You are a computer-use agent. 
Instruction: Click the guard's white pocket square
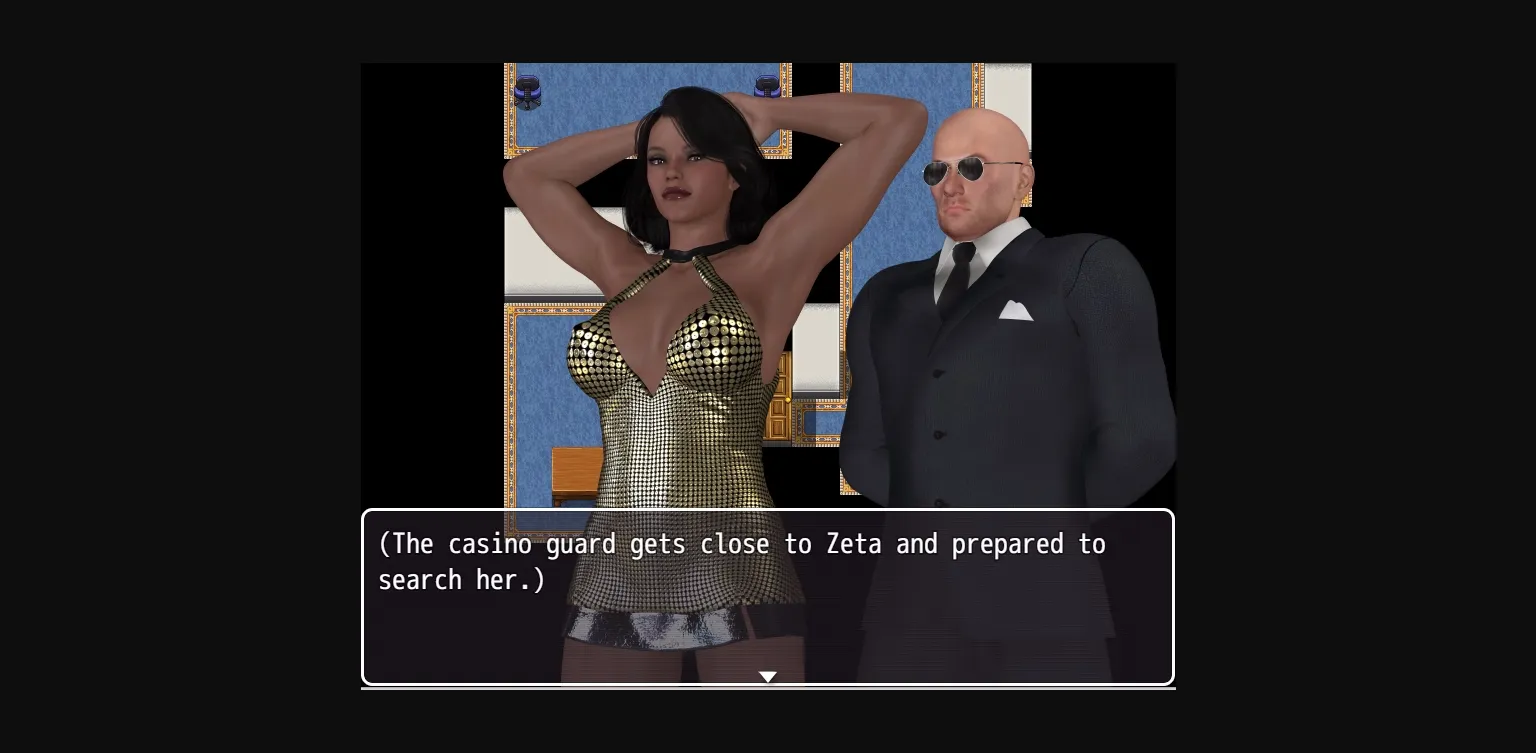[1016, 310]
